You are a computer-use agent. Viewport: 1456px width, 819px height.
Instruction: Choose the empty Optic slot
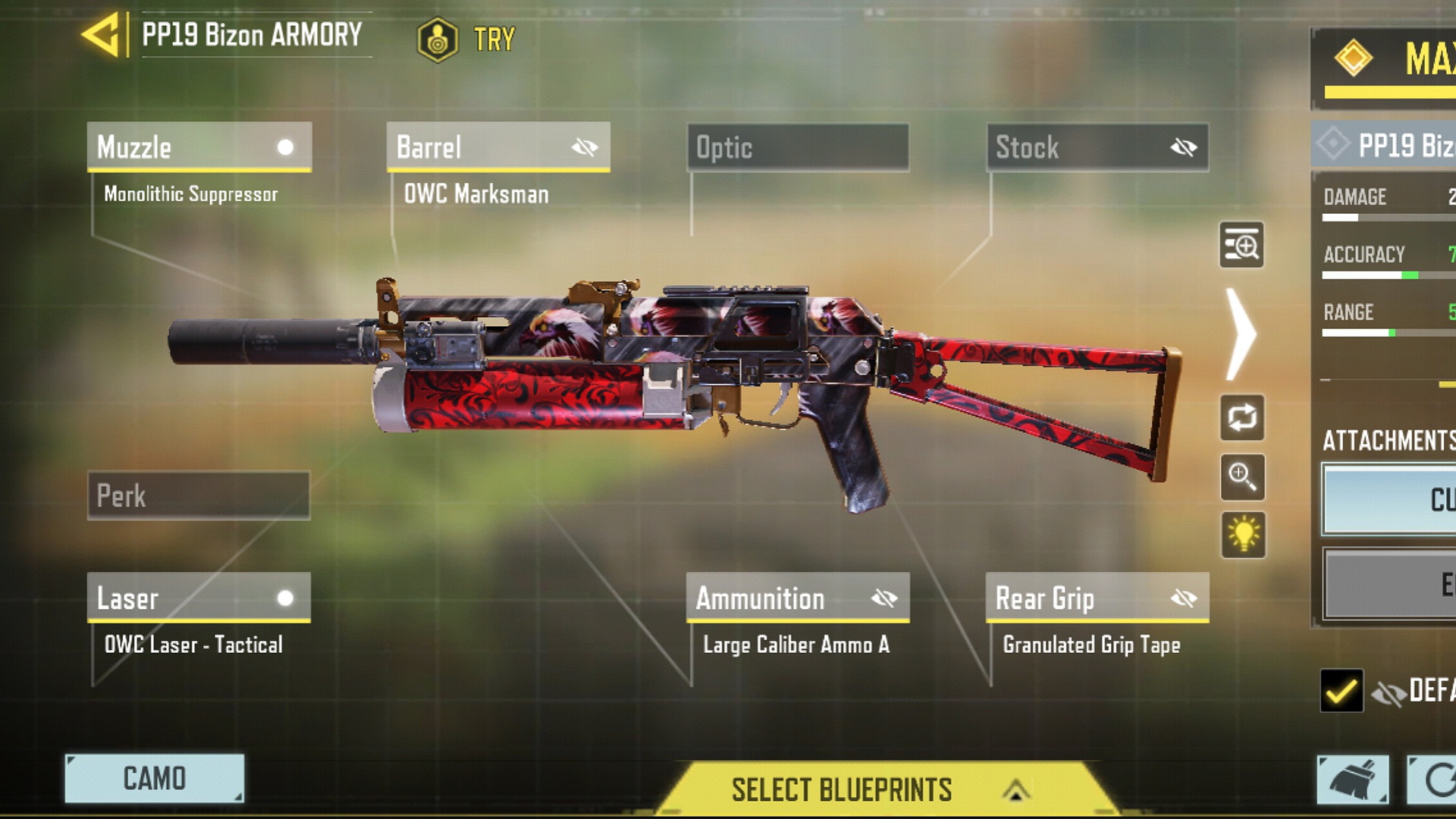coord(798,147)
